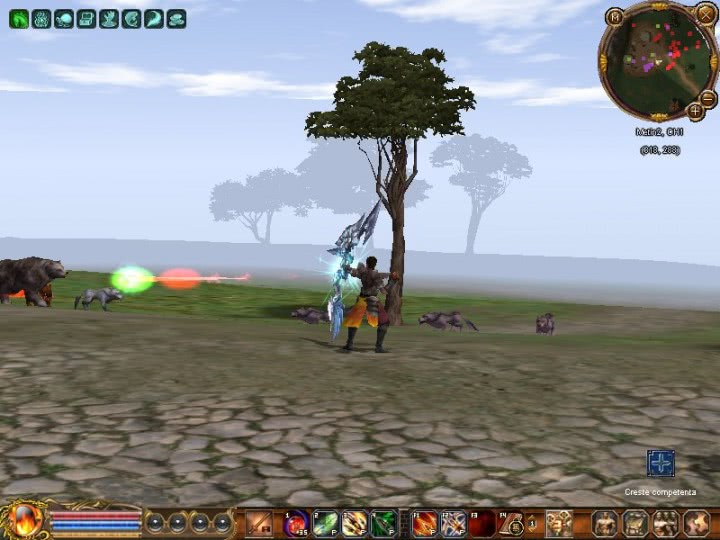Switch the quickslot page with the arrow stepper

point(533,523)
